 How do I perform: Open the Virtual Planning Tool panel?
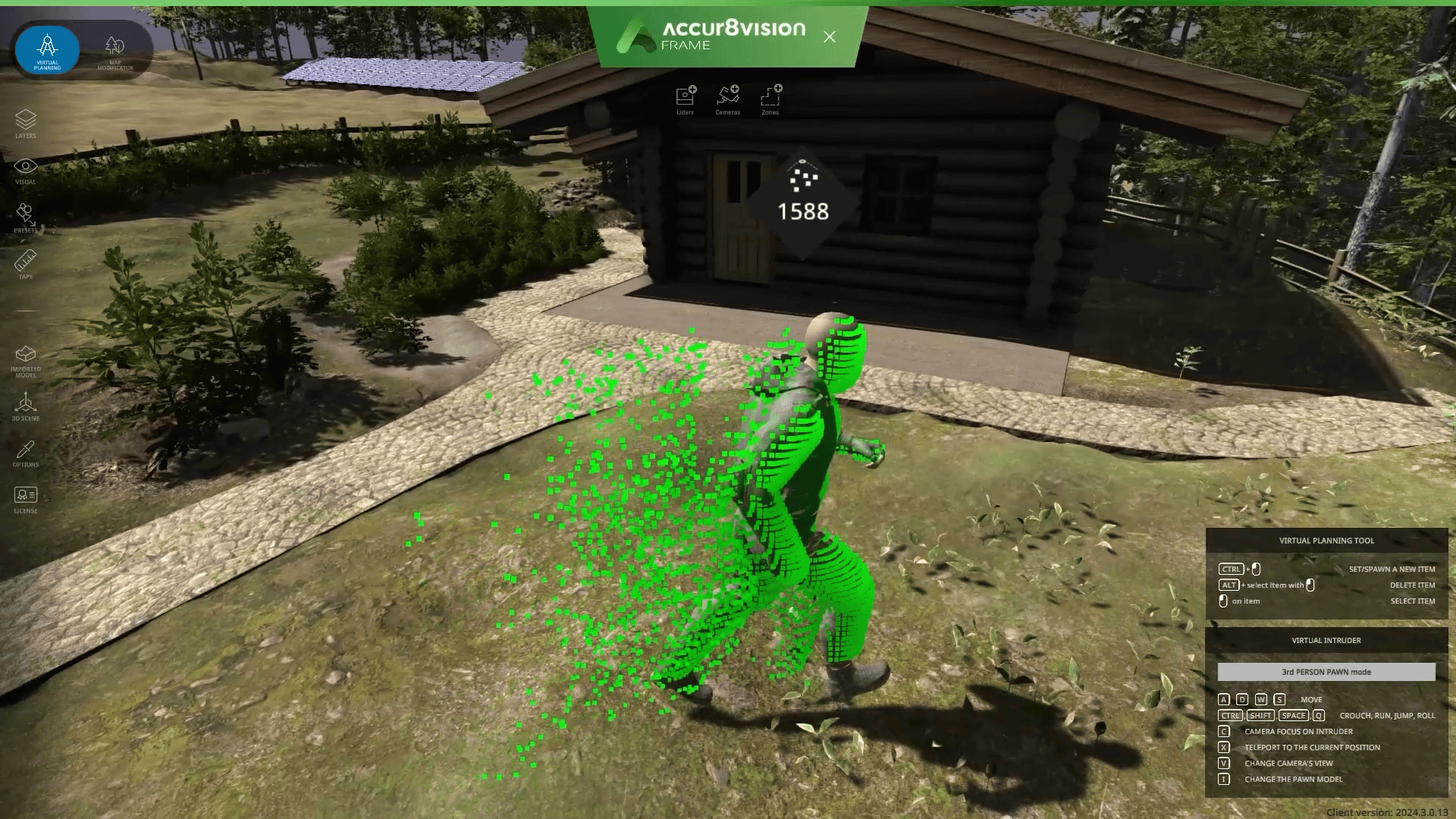coord(1326,541)
